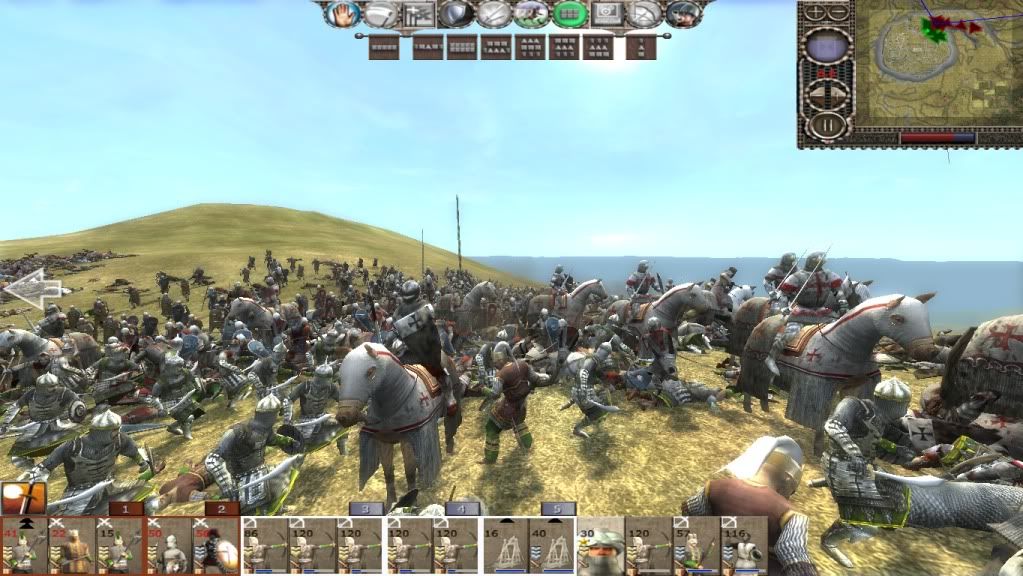Select the unit card with 41 soldiers
The width and height of the screenshot is (1023, 576).
(24, 547)
